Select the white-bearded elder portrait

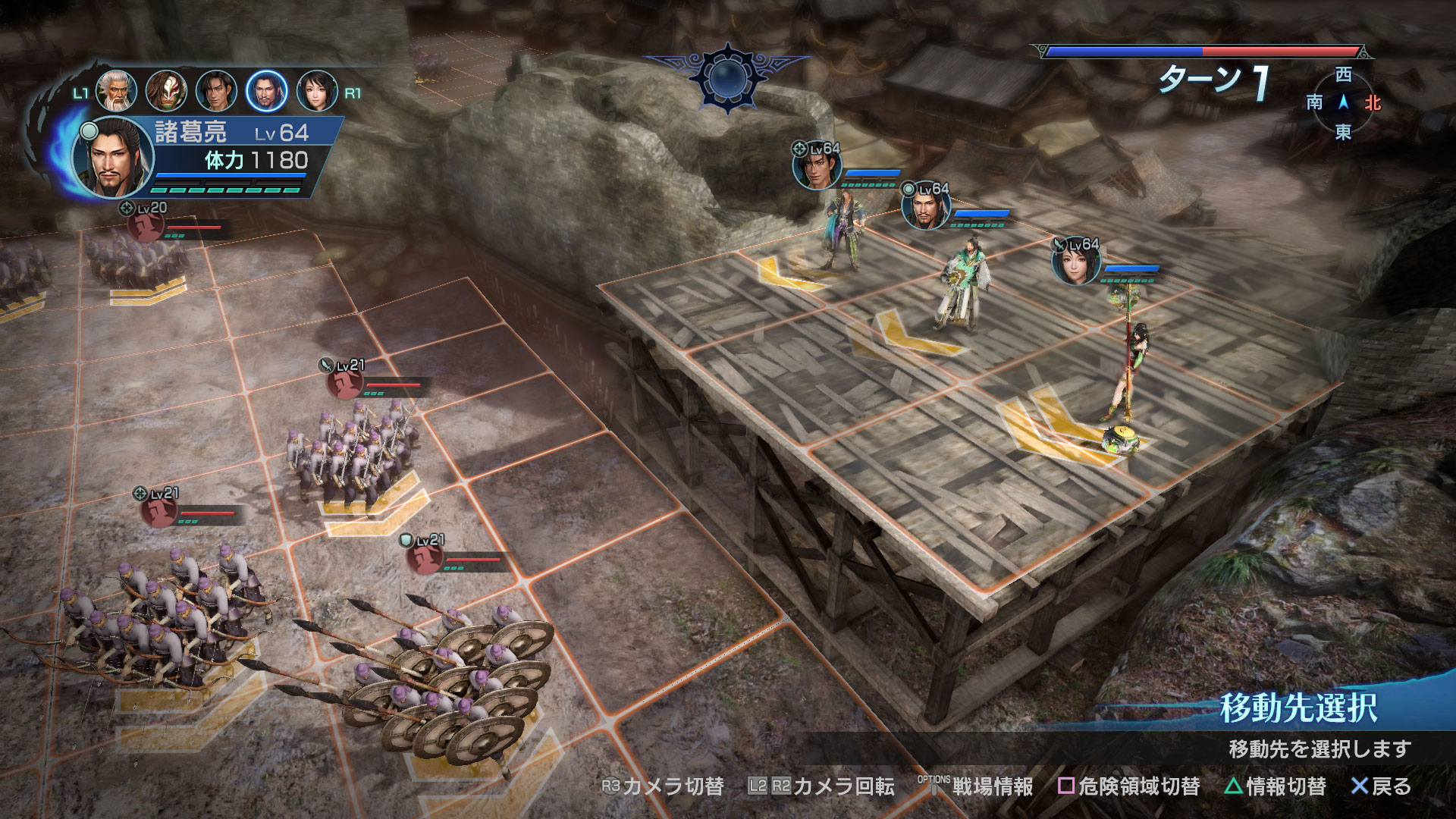[x=116, y=91]
